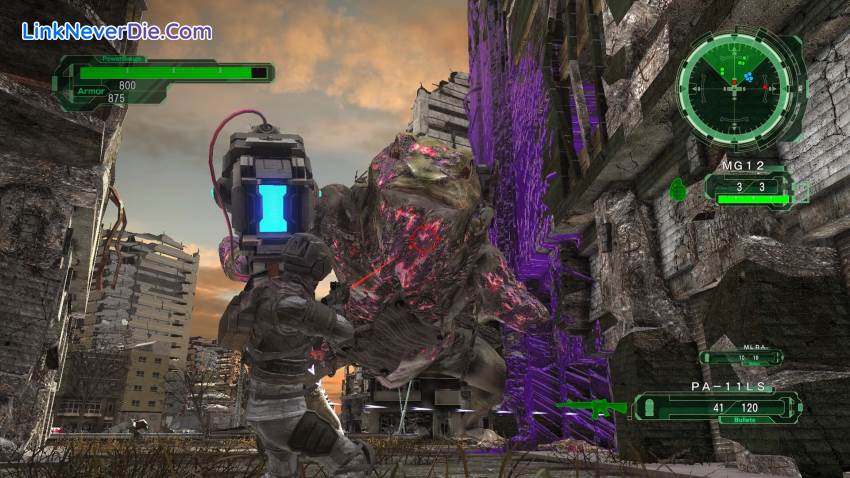
Task: Click the circular green radar minimap
Action: pyautogui.click(x=740, y=87)
